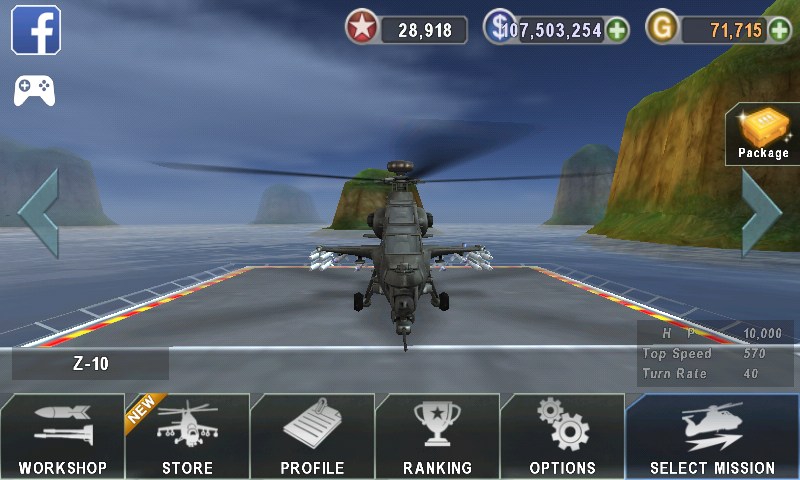
Task: Visit the helicopter Store
Action: coord(187,436)
